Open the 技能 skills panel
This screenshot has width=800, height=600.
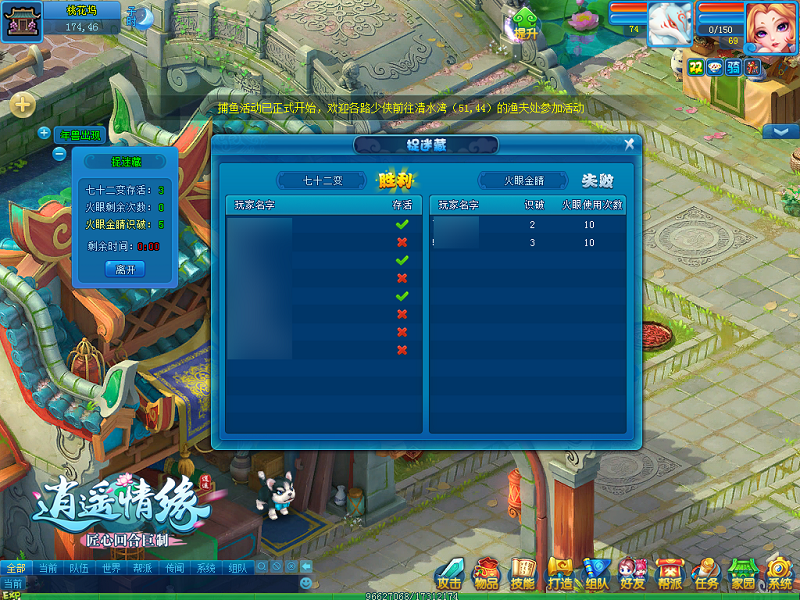pos(523,573)
